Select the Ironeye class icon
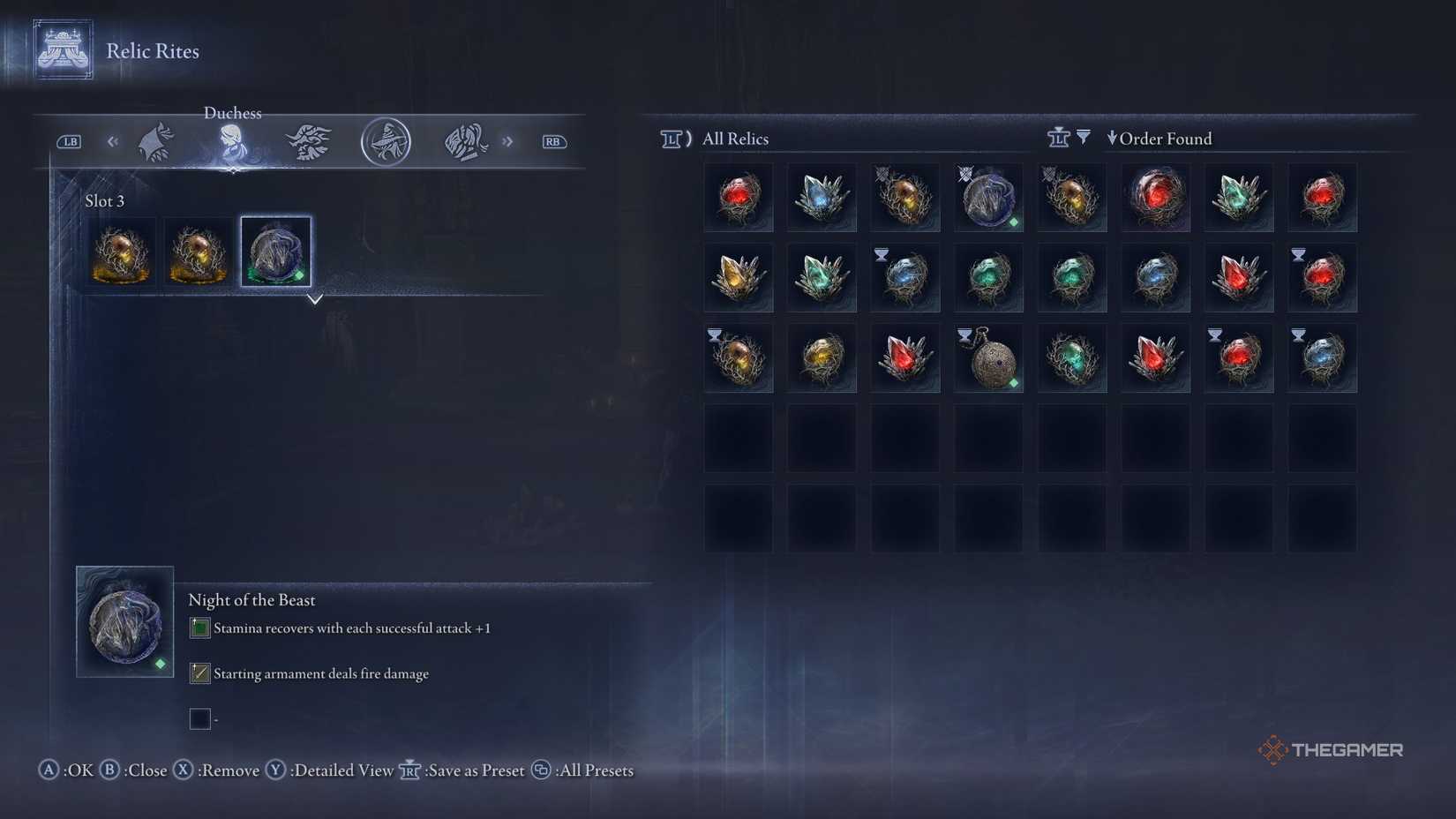 [x=386, y=141]
